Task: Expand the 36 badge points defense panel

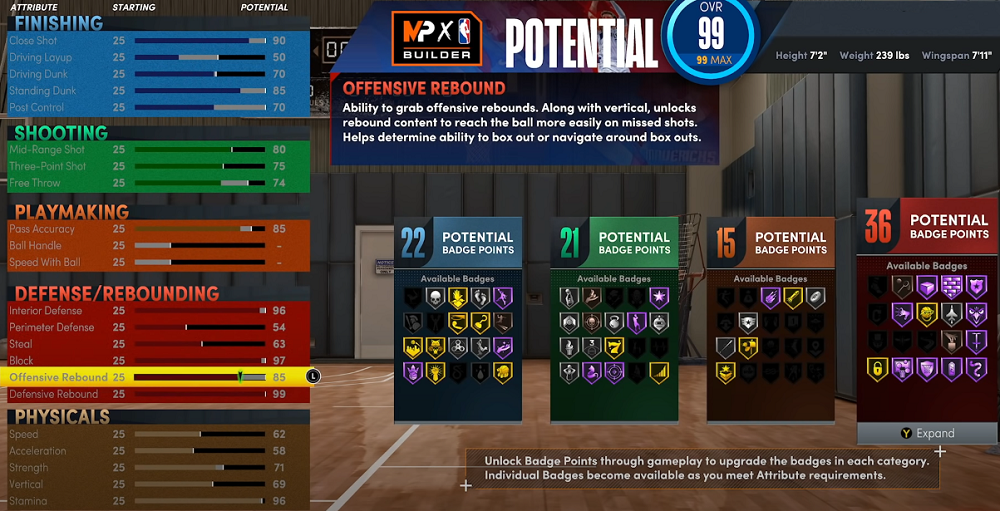Action: pos(927,433)
